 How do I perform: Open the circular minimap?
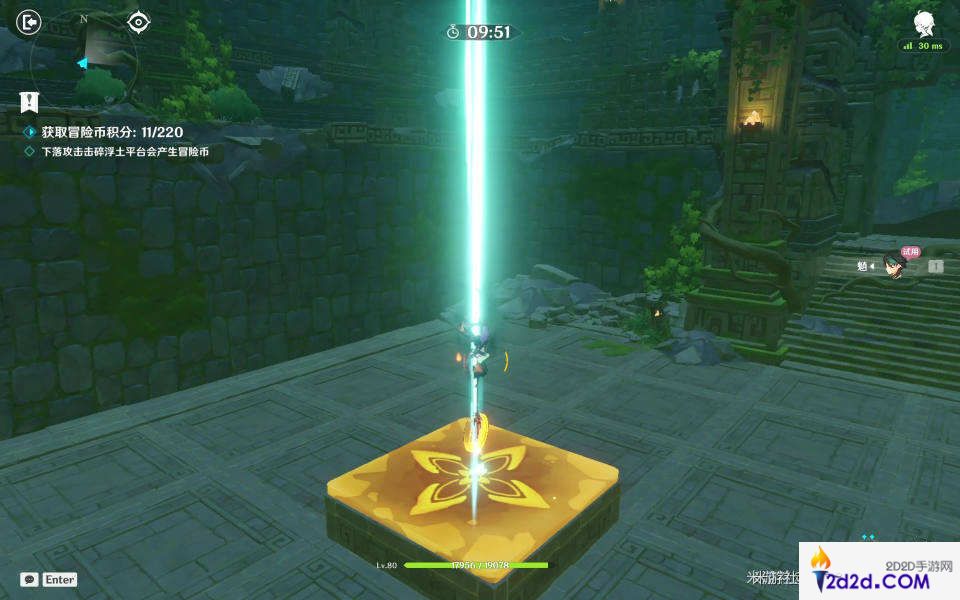click(x=84, y=55)
